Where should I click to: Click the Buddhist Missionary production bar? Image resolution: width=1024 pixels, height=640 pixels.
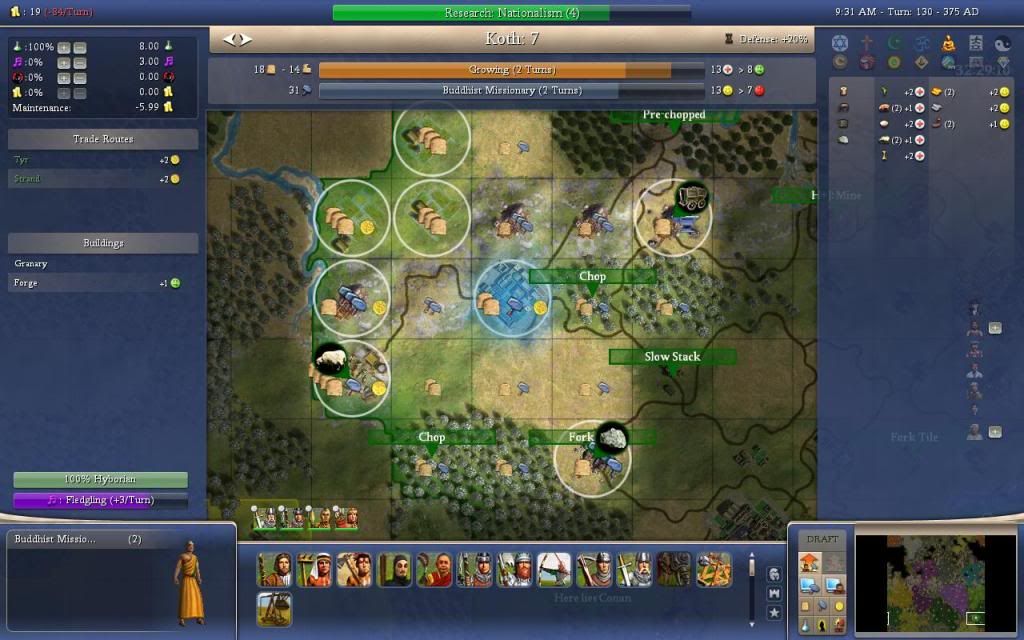tap(511, 90)
